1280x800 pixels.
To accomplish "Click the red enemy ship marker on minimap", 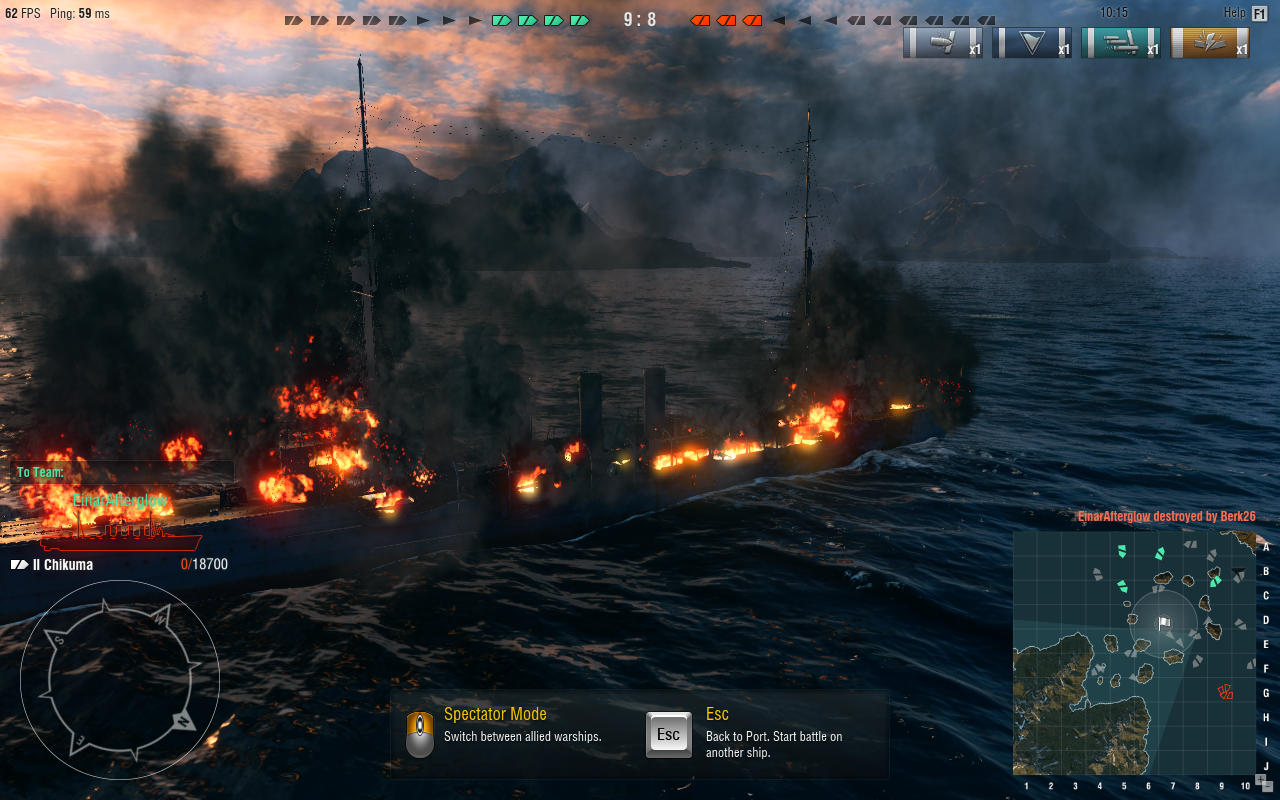I will [x=1225, y=691].
